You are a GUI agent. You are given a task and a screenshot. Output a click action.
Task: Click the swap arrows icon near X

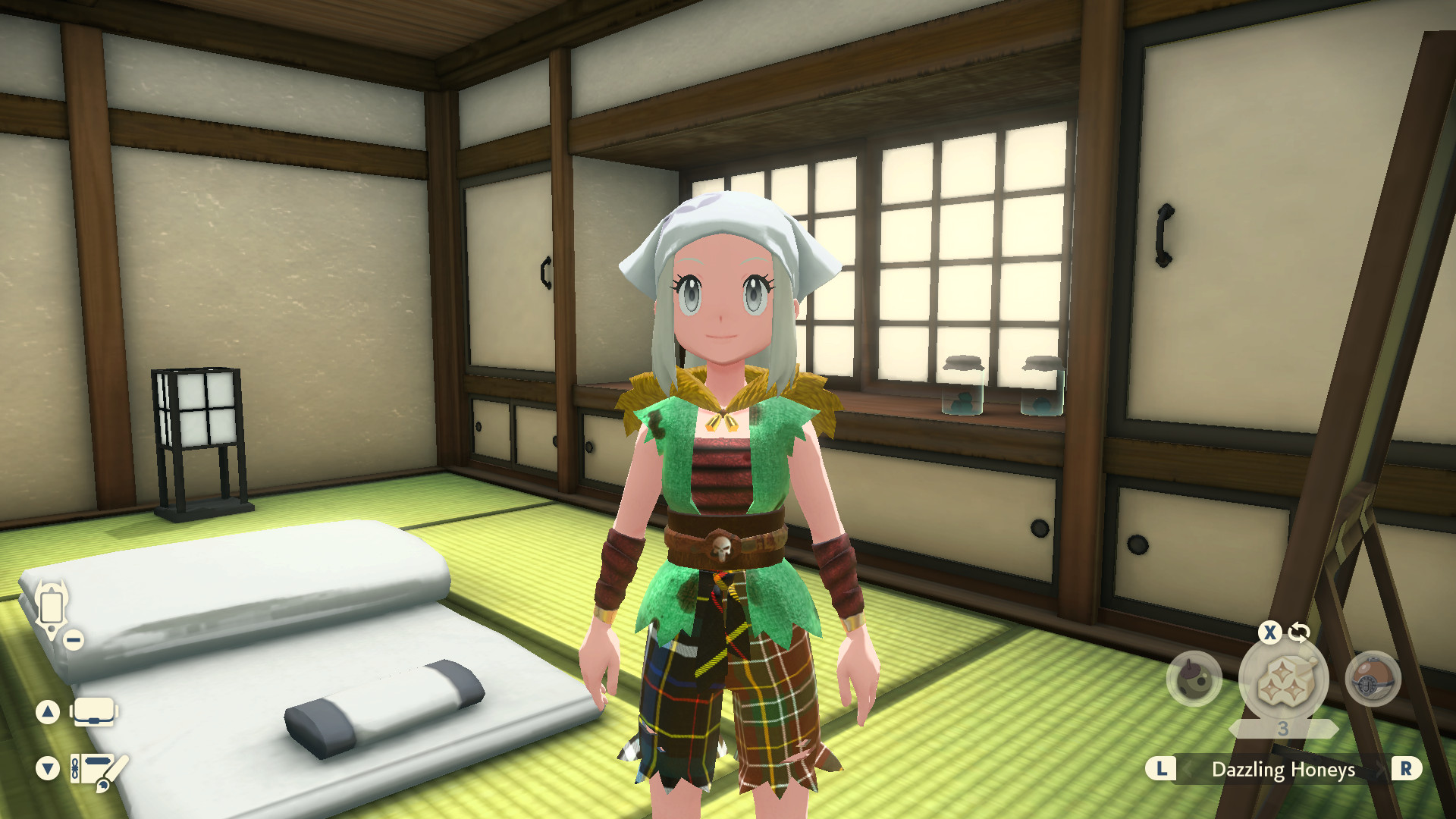point(1299,632)
